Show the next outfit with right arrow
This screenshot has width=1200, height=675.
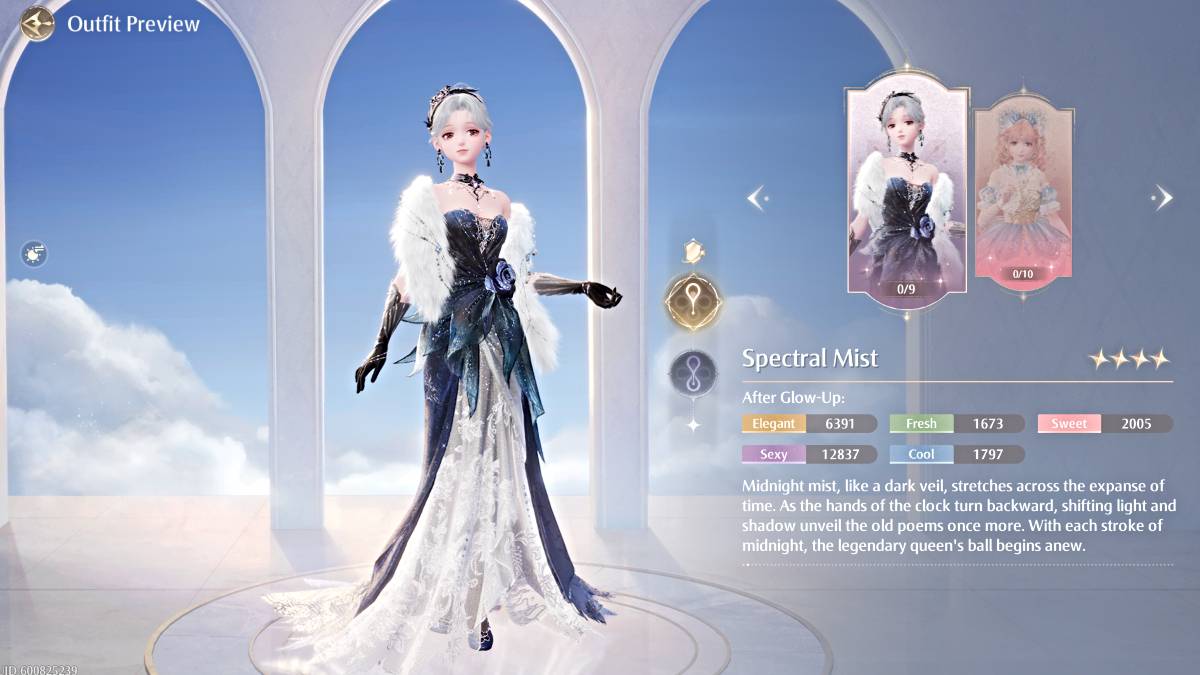click(1162, 197)
